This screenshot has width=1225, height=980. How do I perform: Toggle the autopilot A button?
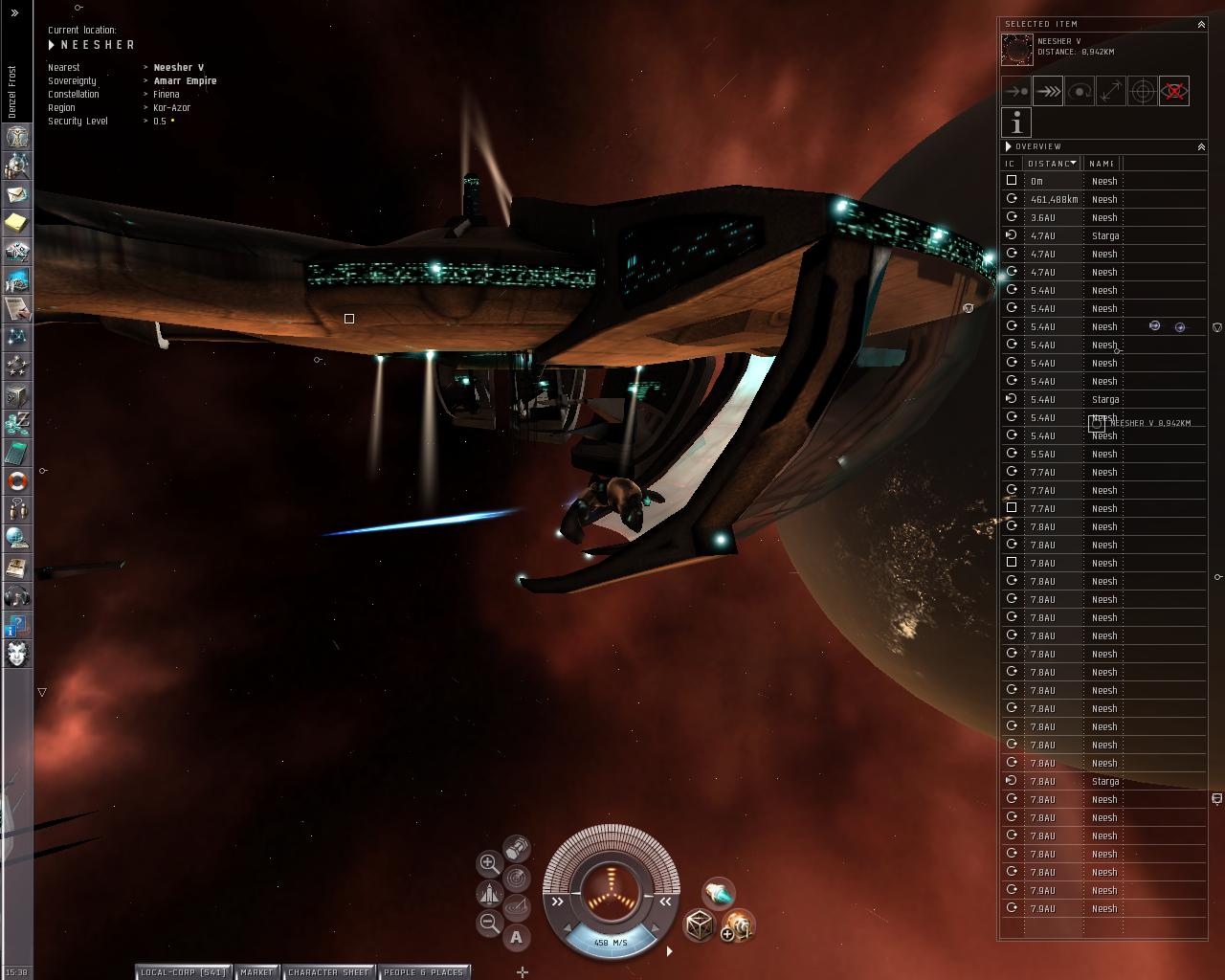(517, 937)
